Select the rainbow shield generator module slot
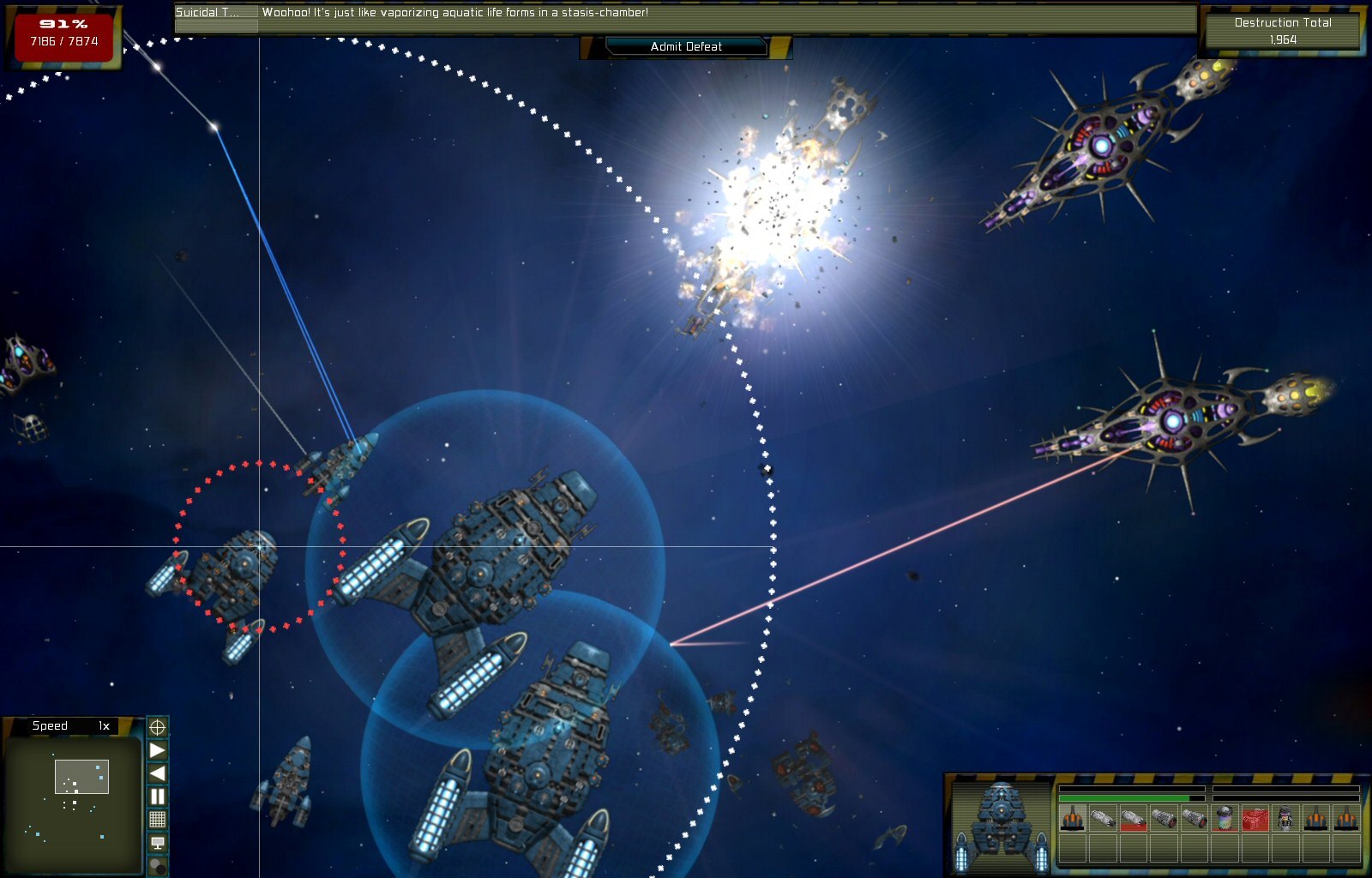1372x878 pixels. pyautogui.click(x=1225, y=819)
